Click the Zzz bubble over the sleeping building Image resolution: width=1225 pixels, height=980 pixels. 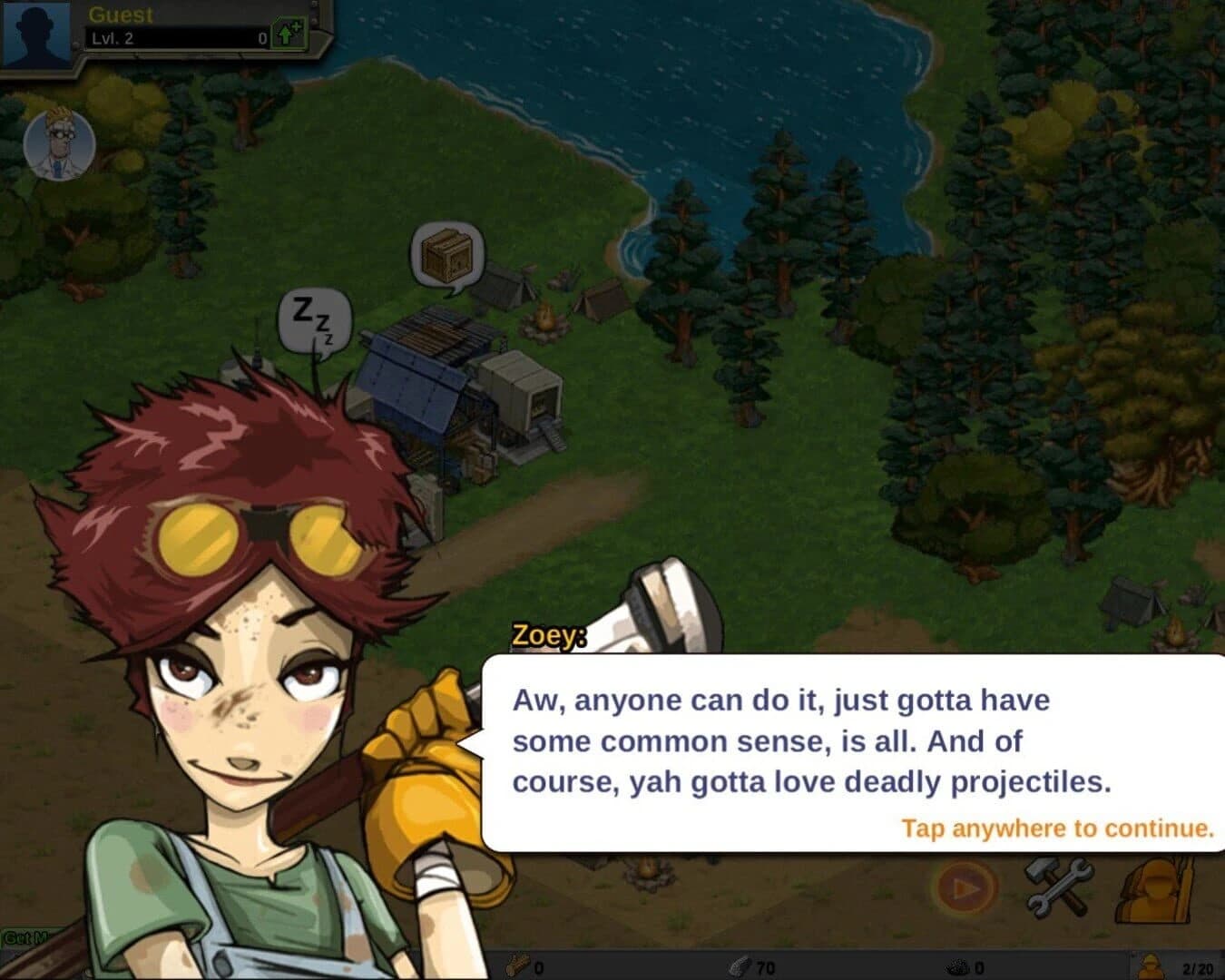pos(313,320)
